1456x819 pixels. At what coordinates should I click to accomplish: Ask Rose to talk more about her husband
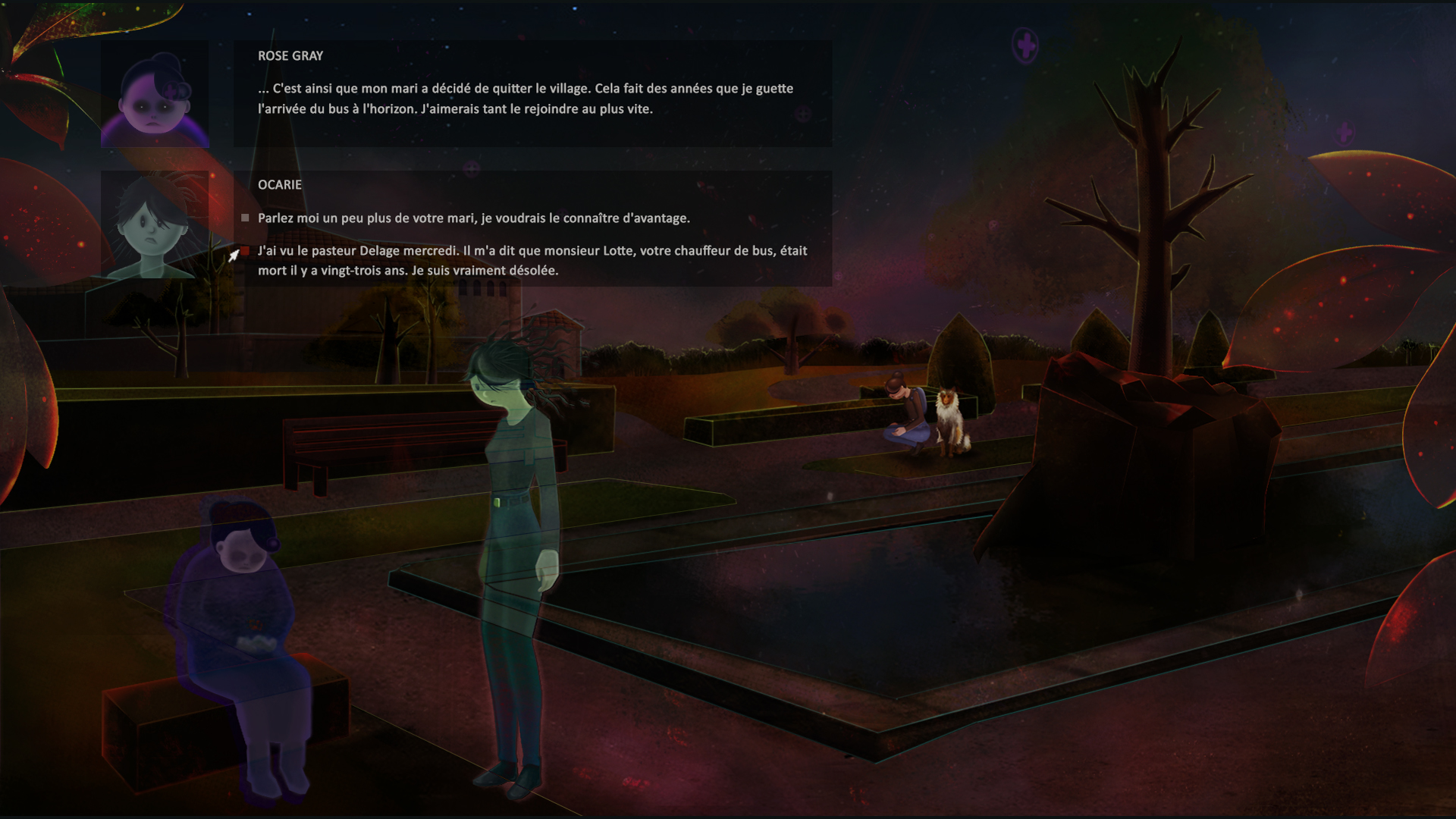(x=473, y=218)
